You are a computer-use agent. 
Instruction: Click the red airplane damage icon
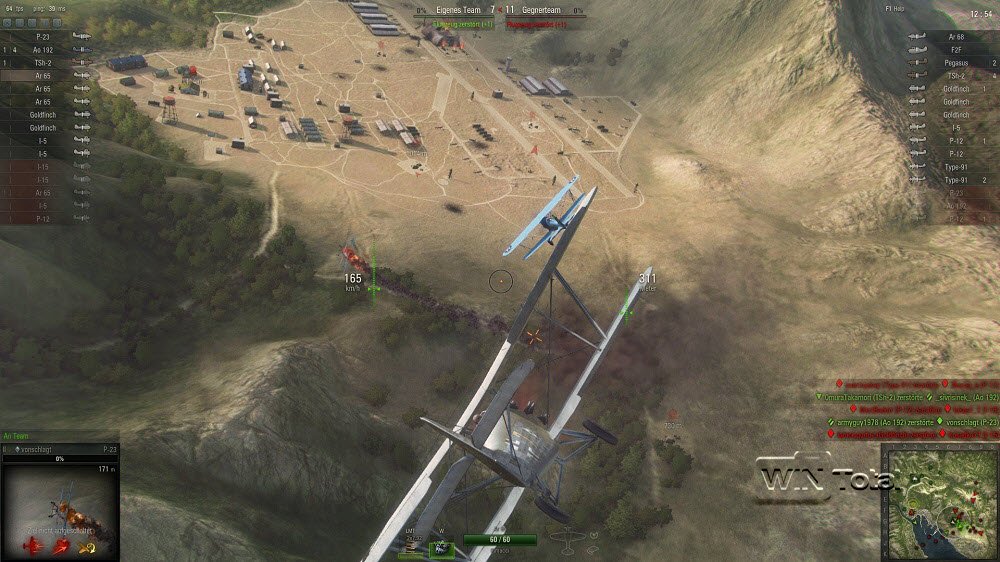[x=33, y=546]
